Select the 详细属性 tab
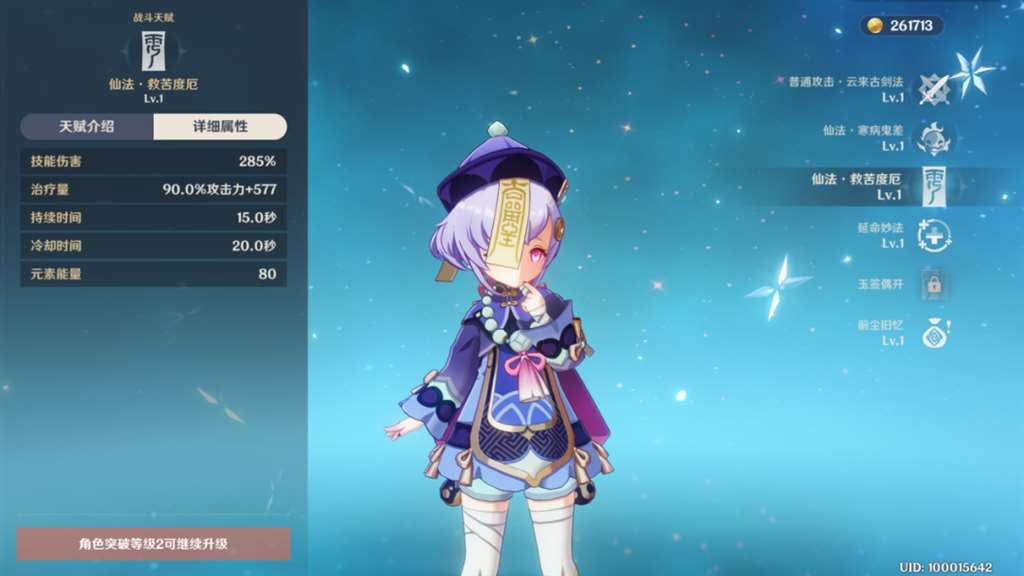This screenshot has width=1024, height=576. (x=220, y=127)
